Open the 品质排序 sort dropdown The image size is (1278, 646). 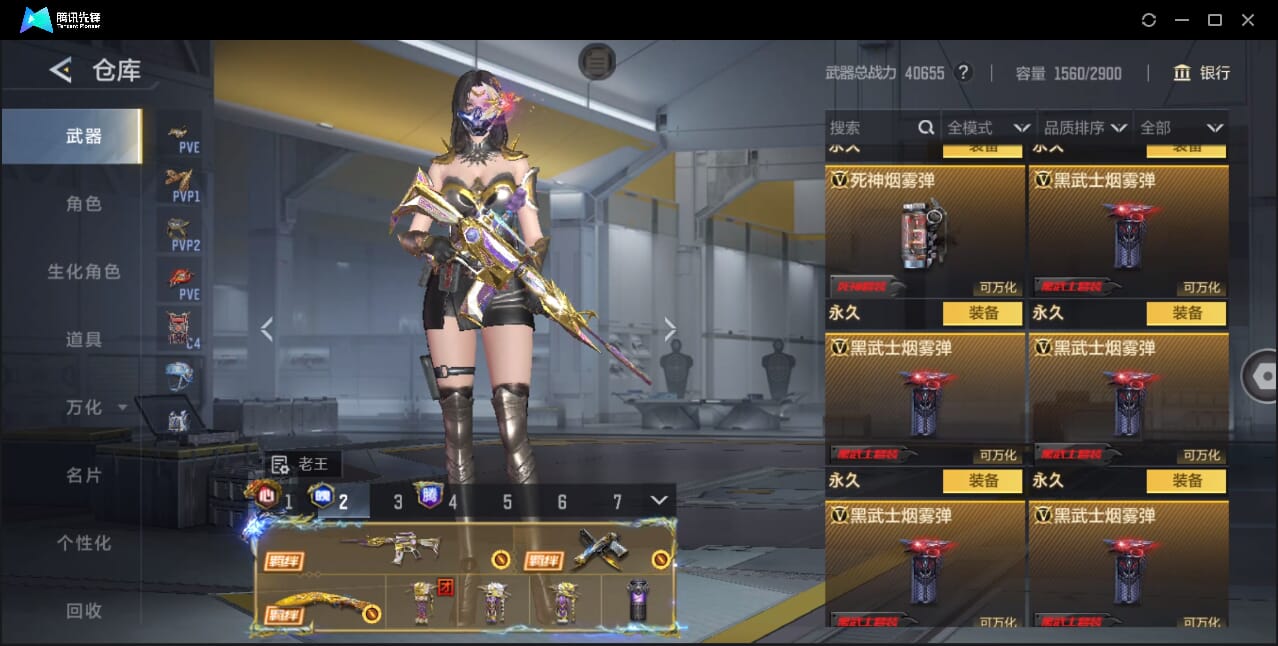tap(1085, 128)
